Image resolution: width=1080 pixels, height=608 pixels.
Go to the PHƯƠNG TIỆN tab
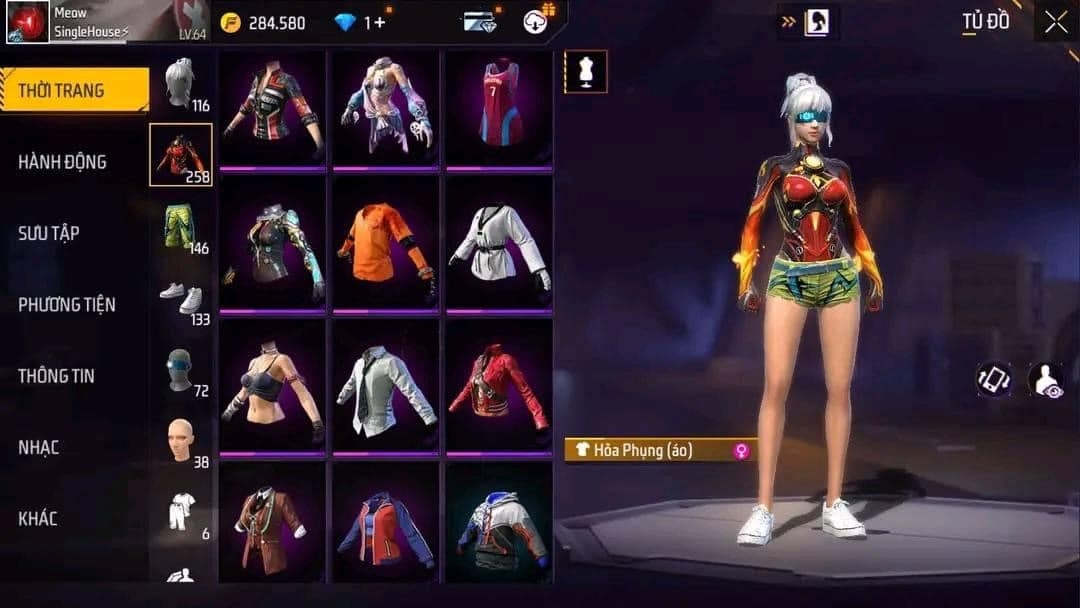coord(66,305)
